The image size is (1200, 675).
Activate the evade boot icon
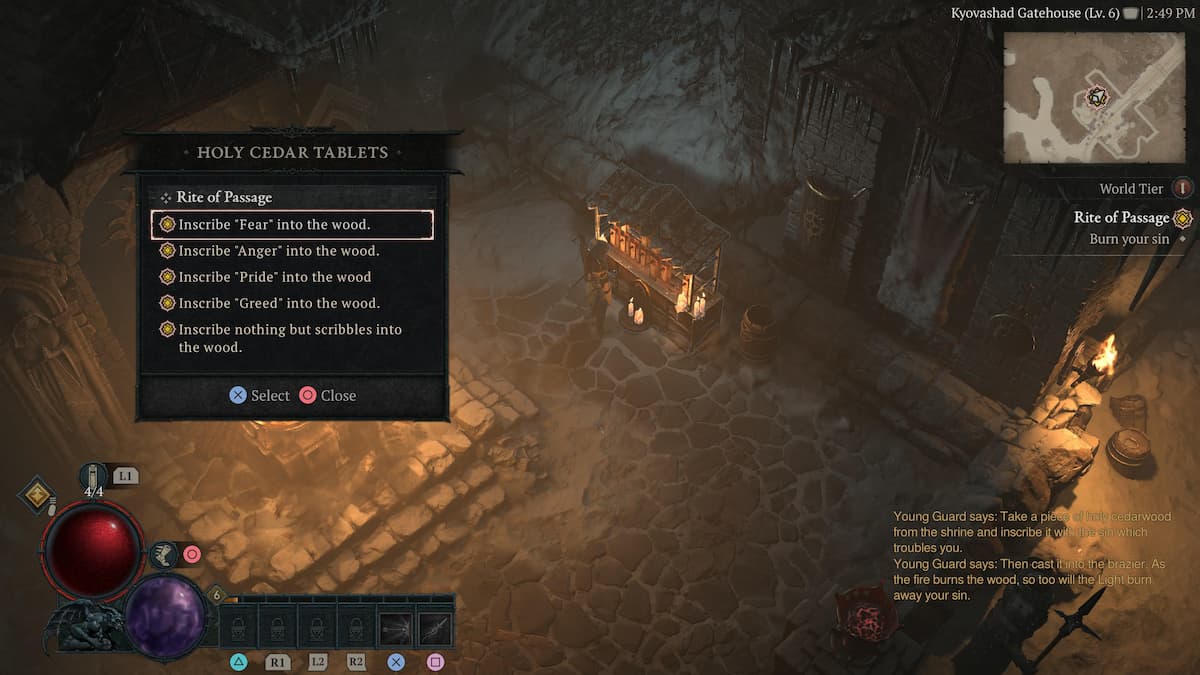pyautogui.click(x=164, y=553)
